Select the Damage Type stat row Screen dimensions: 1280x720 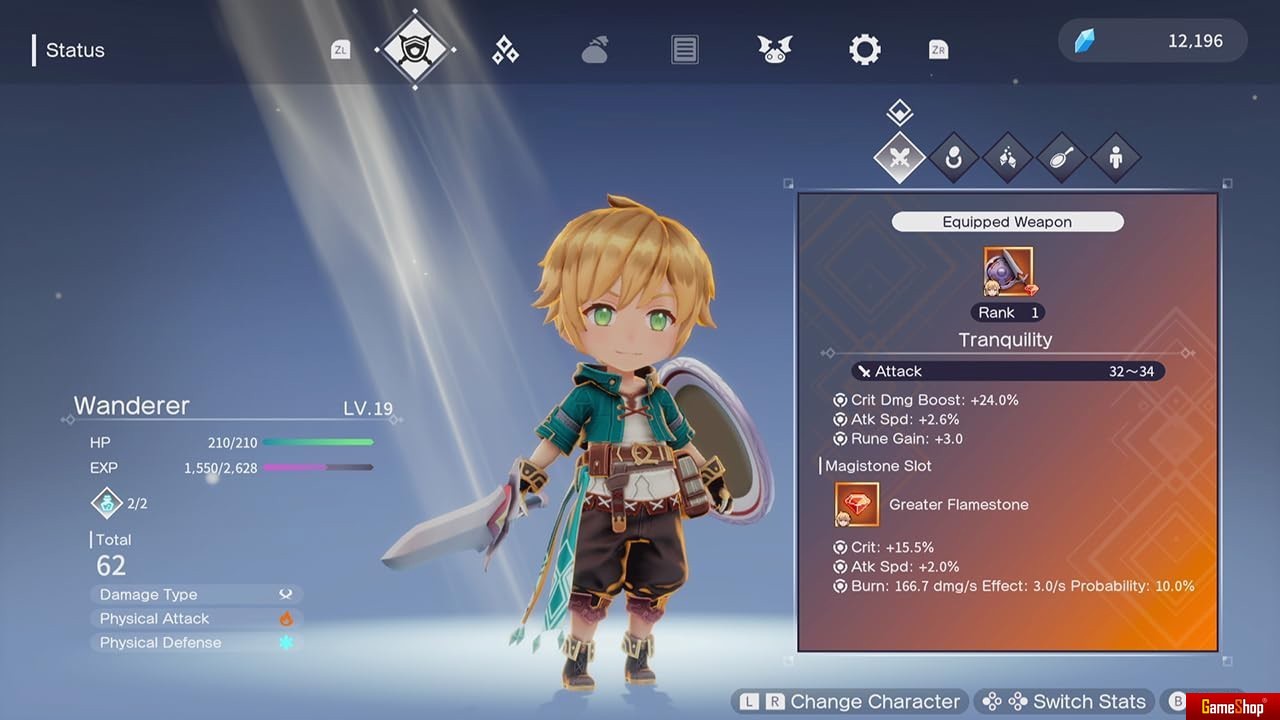click(196, 594)
